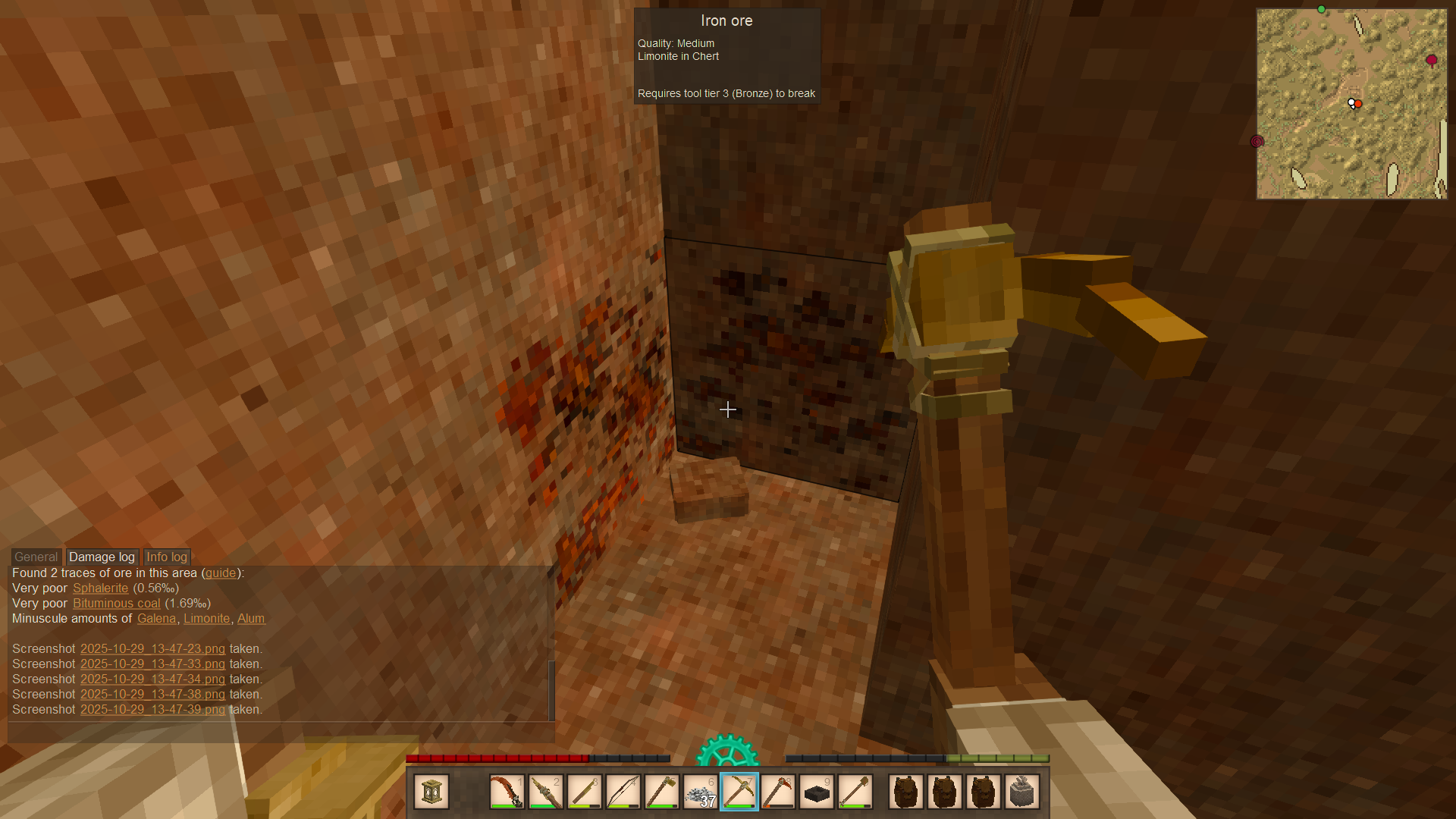View the Alum ore link
Image resolution: width=1456 pixels, height=819 pixels.
click(251, 619)
